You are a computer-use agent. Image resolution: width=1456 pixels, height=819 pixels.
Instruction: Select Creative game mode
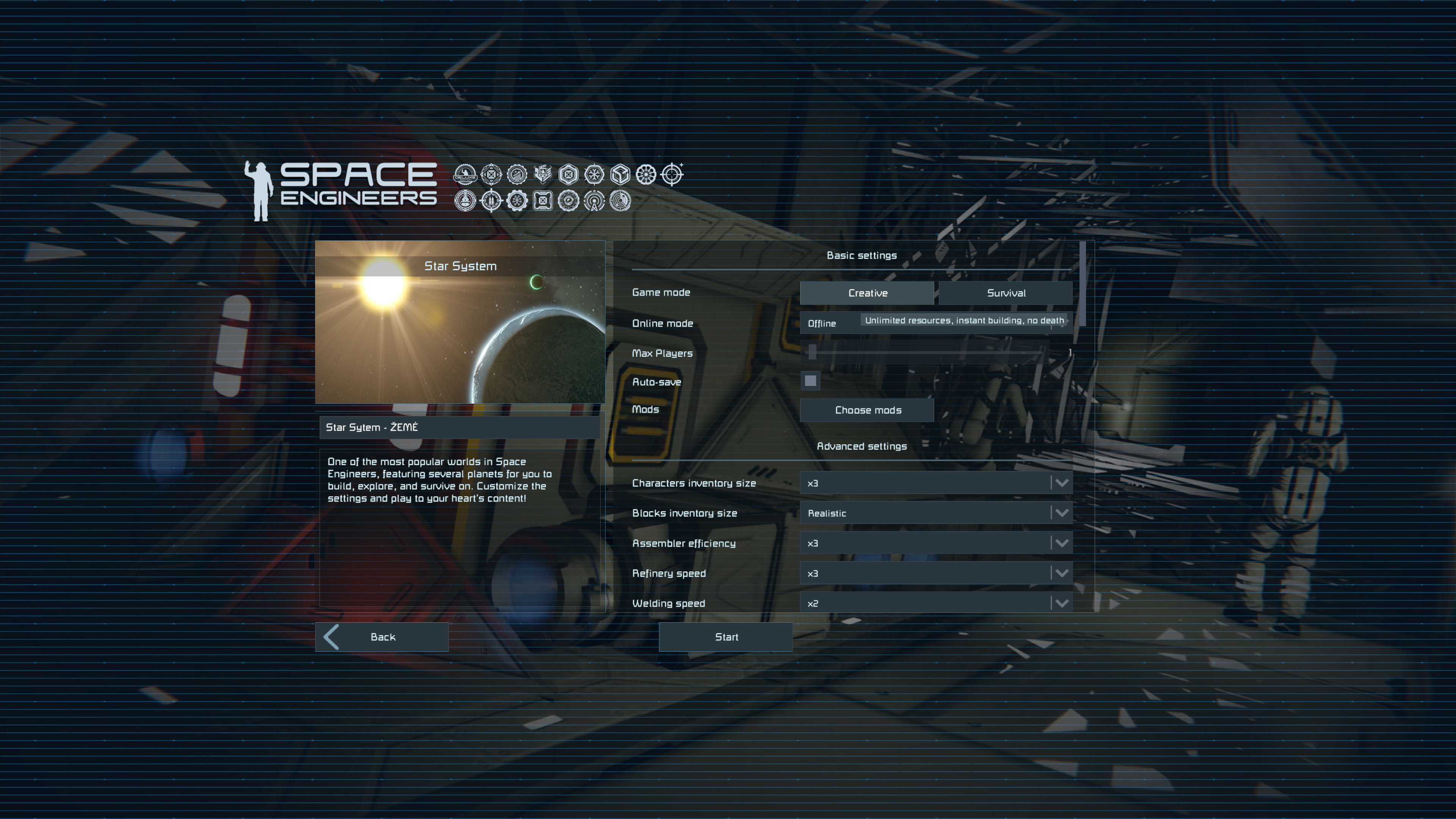tap(866, 293)
